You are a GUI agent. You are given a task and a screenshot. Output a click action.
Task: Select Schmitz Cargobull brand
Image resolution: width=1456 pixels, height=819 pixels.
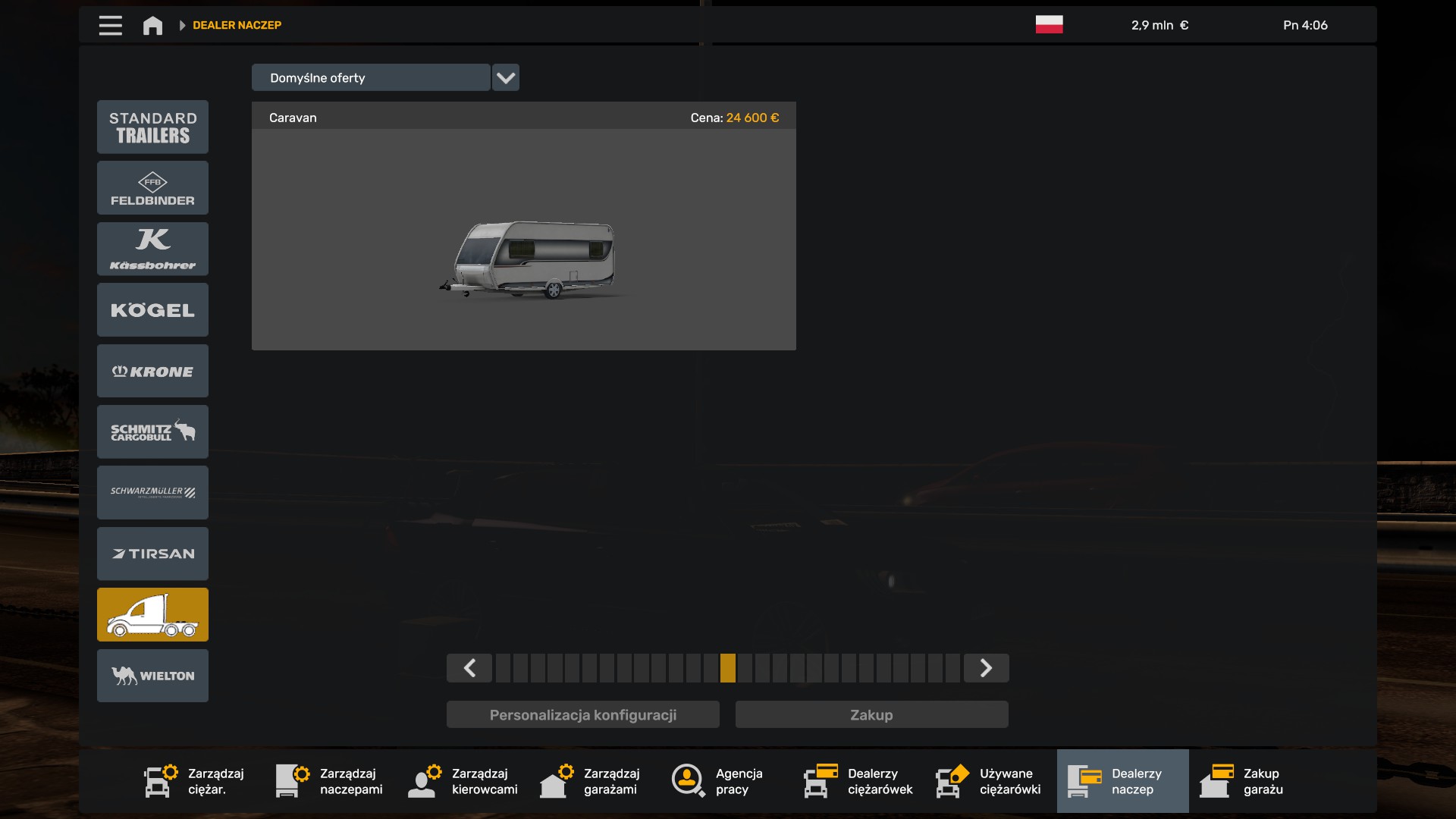pyautogui.click(x=152, y=431)
